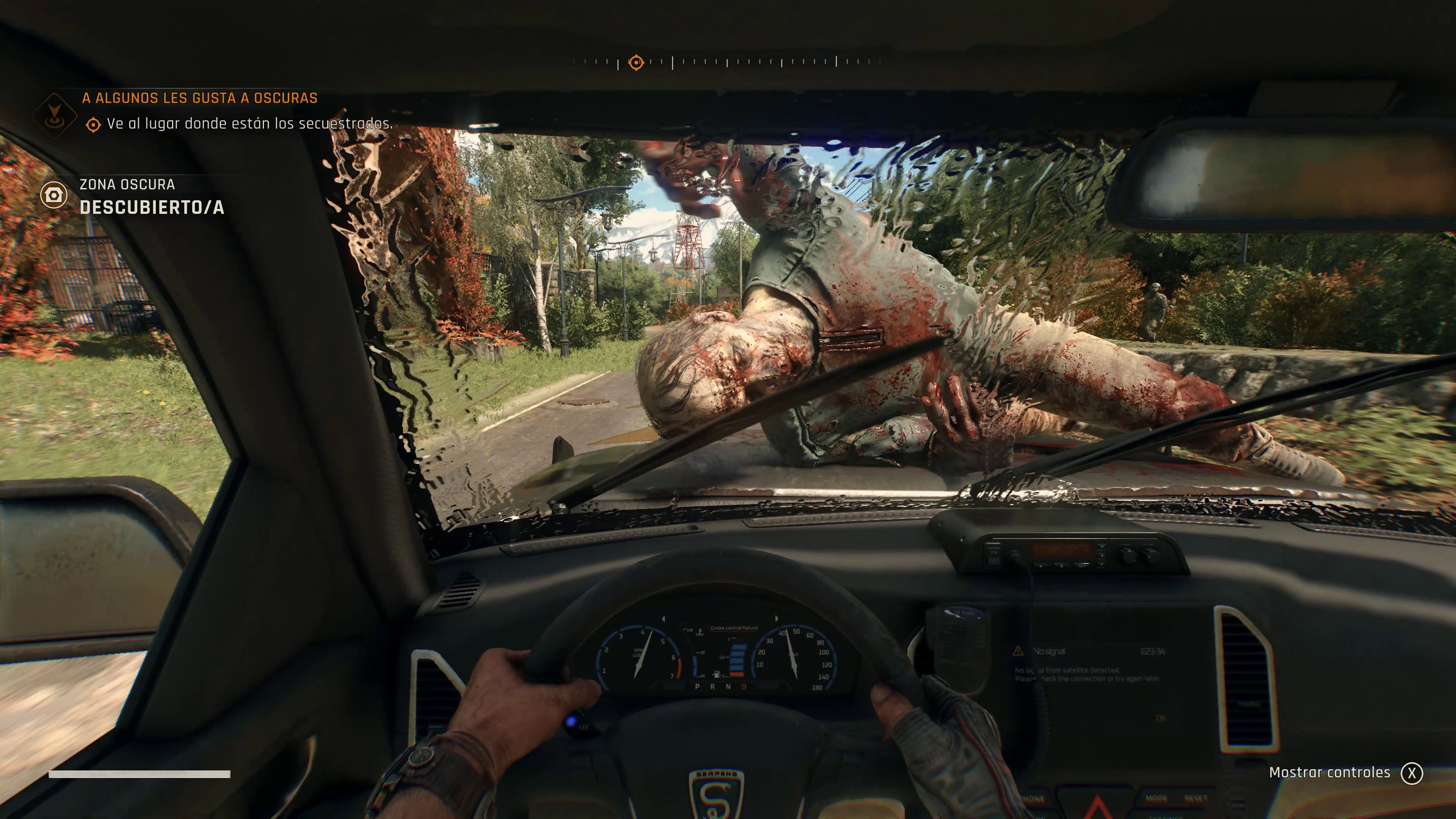Click the left arrow on the instrument cluster

[x=664, y=619]
